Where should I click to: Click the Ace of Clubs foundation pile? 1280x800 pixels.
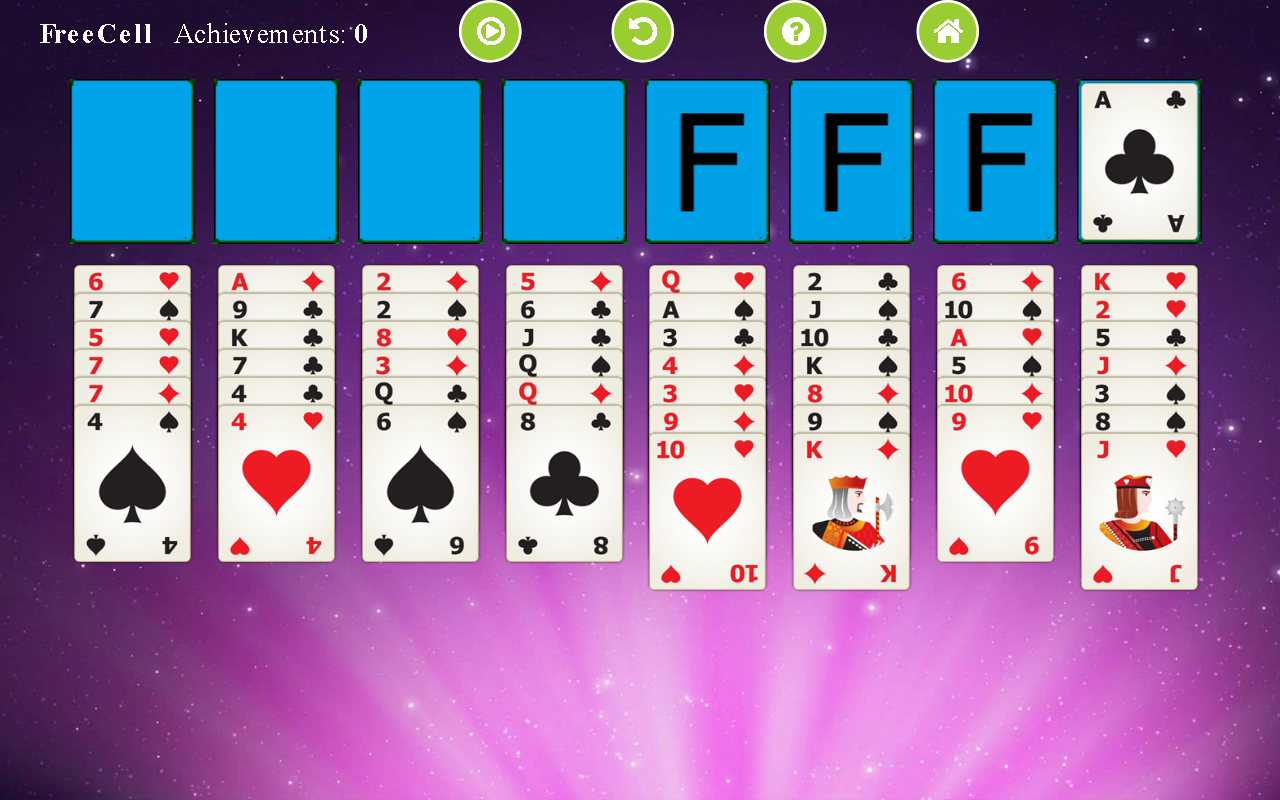pyautogui.click(x=1138, y=160)
